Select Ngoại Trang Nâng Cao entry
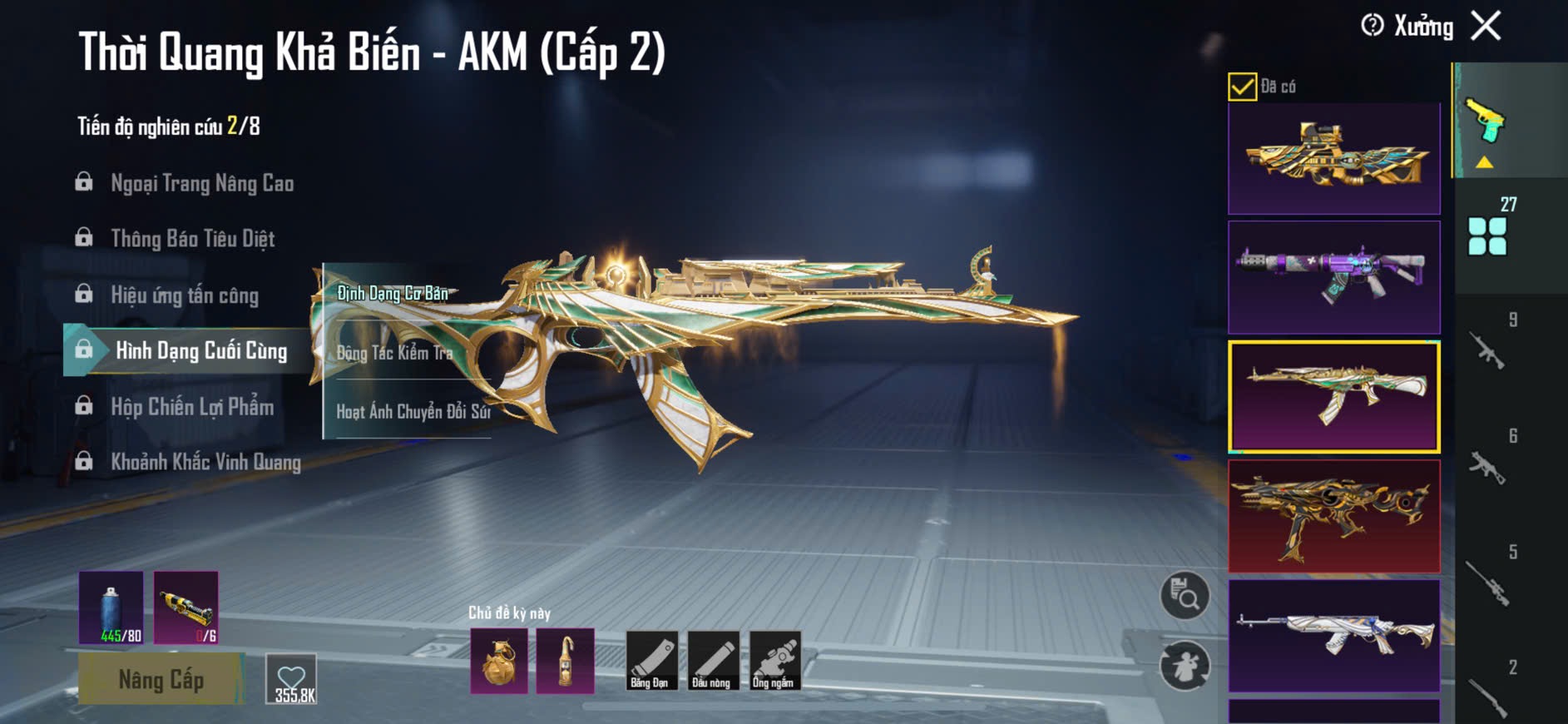Image resolution: width=1568 pixels, height=724 pixels. point(201,183)
